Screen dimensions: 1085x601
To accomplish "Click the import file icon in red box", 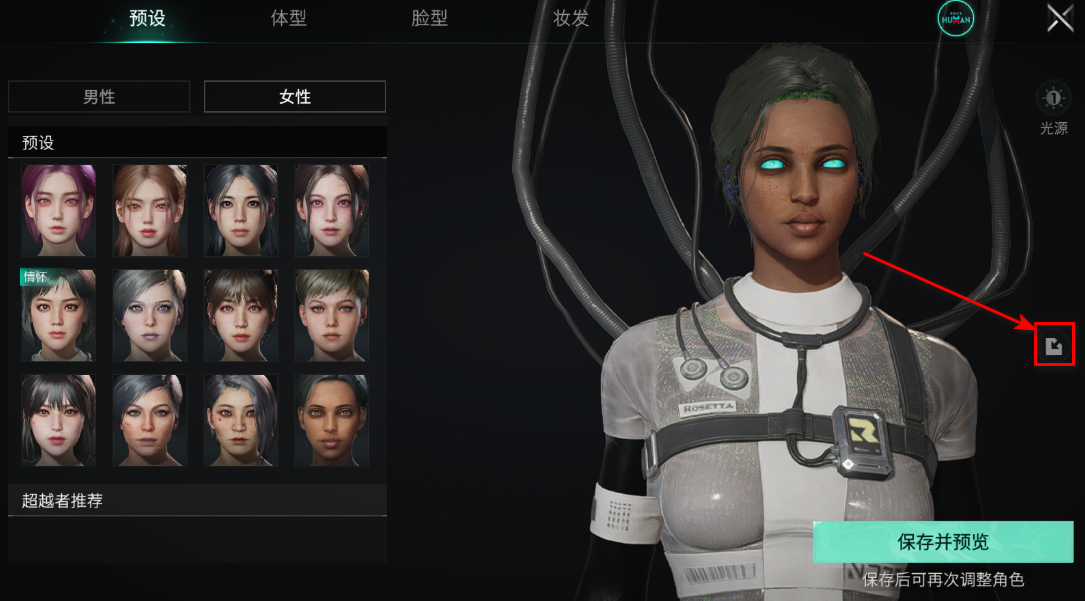I will click(x=1053, y=346).
